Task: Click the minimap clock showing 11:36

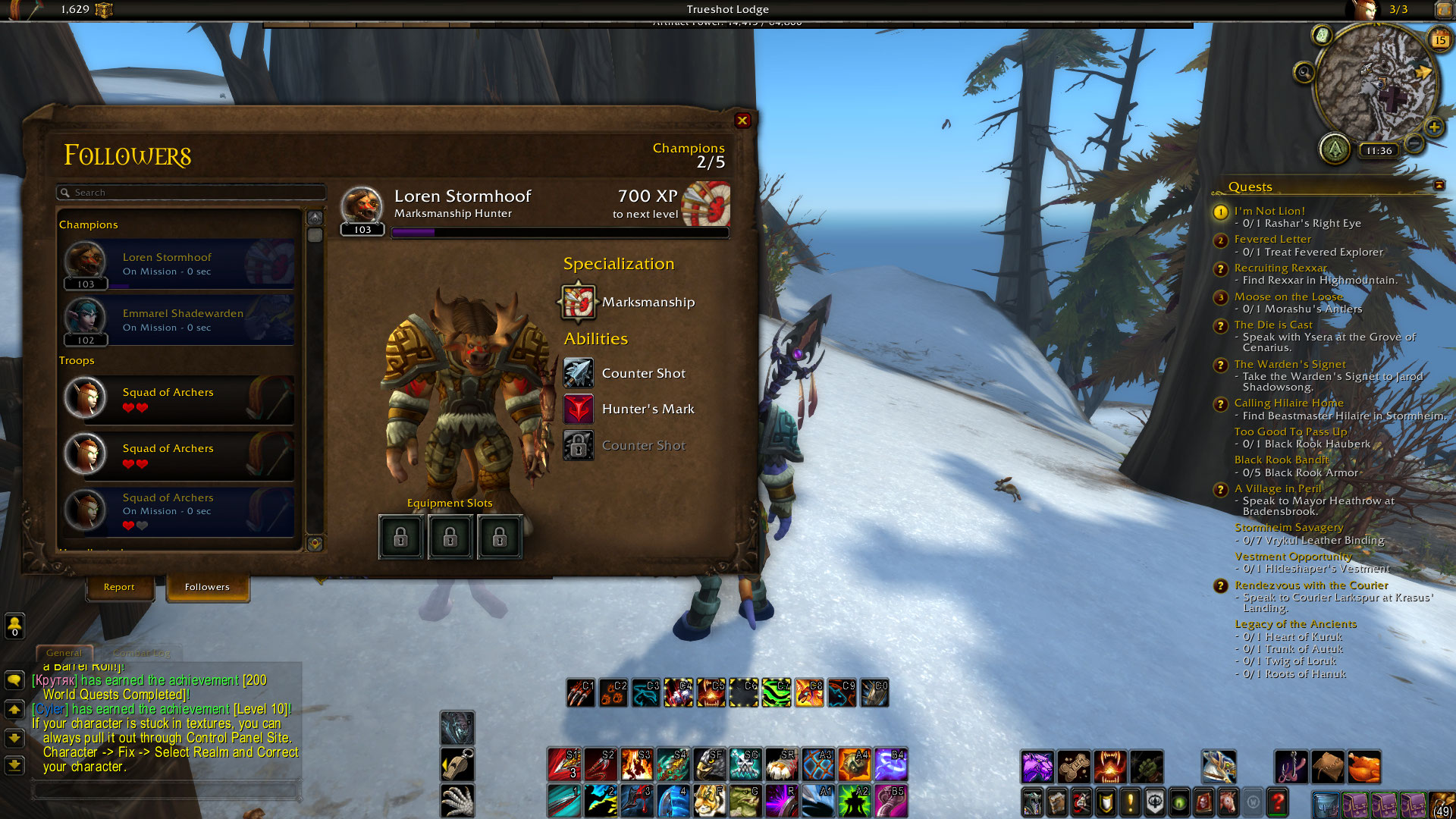Action: pyautogui.click(x=1379, y=151)
